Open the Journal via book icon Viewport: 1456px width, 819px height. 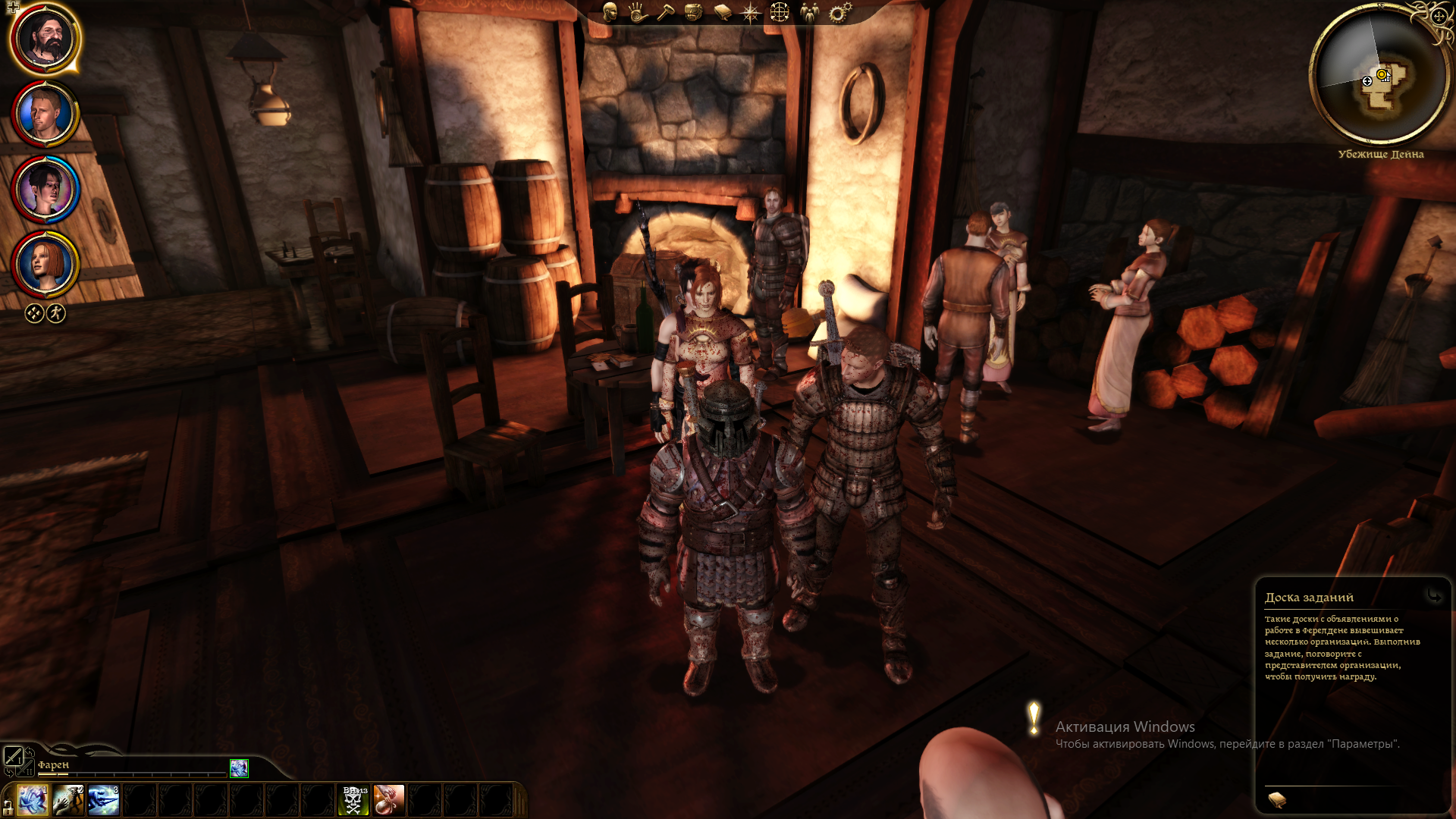pos(723,13)
